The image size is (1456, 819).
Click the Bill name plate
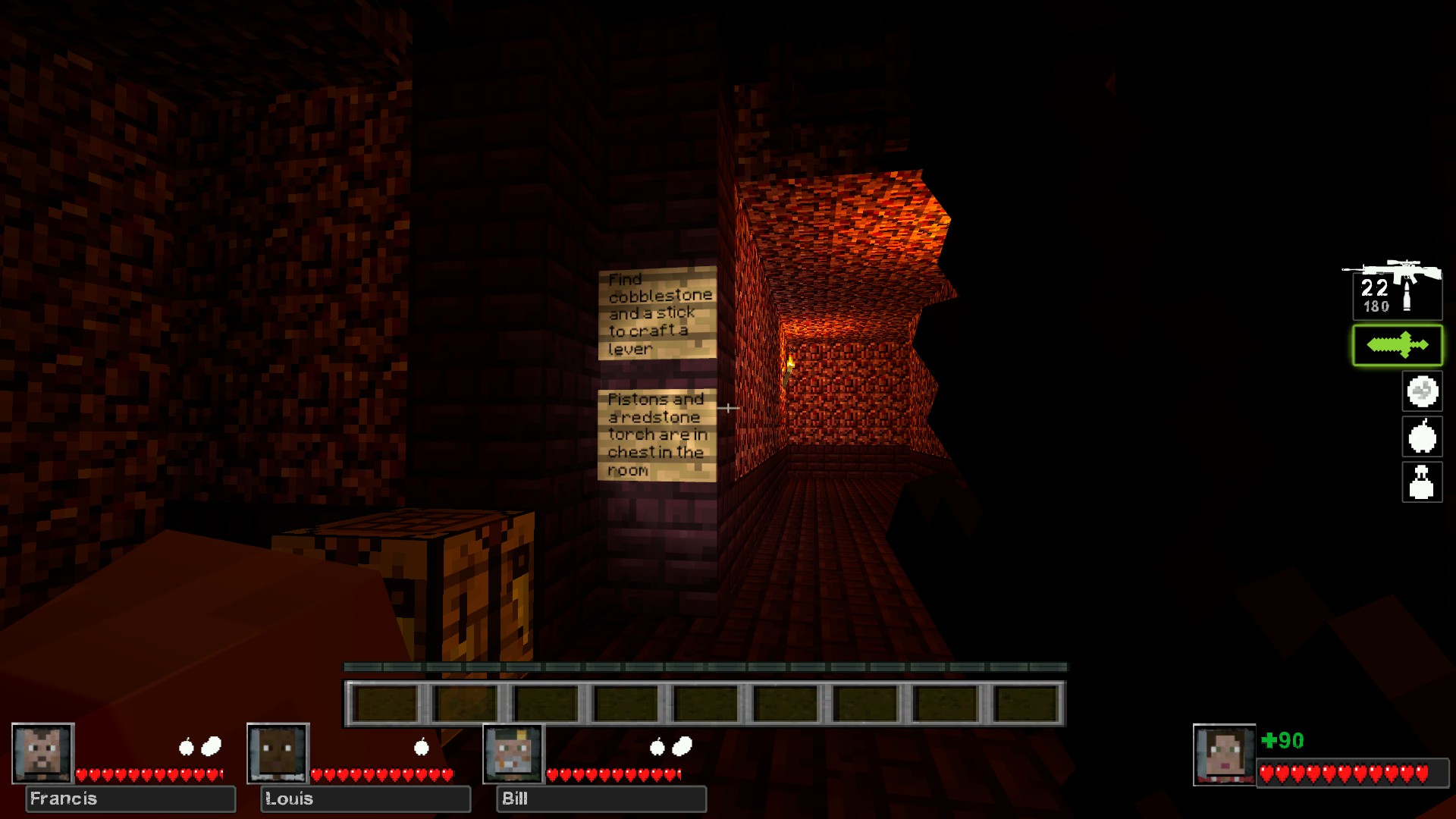point(601,799)
